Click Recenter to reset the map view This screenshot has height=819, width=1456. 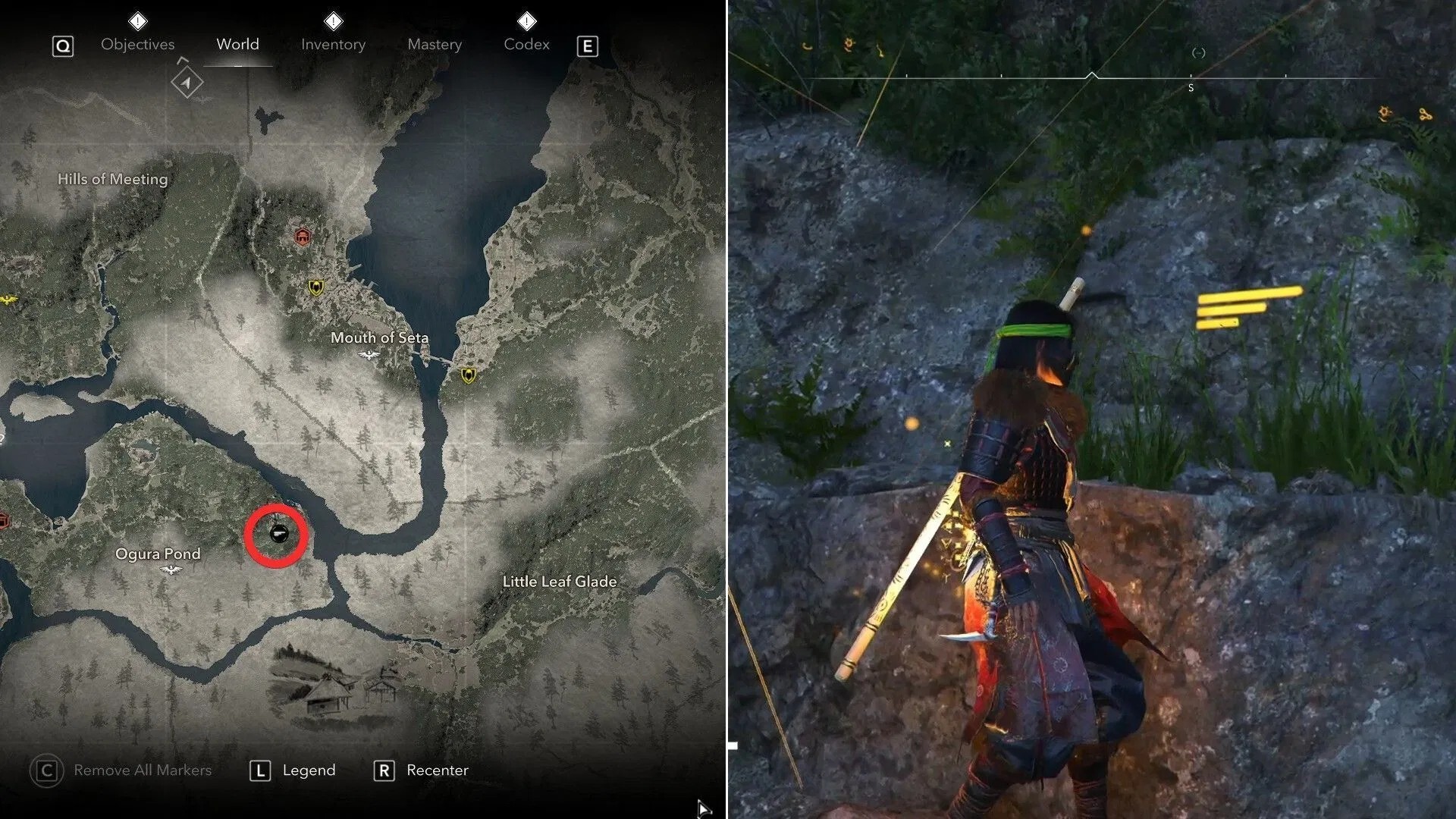(x=438, y=770)
